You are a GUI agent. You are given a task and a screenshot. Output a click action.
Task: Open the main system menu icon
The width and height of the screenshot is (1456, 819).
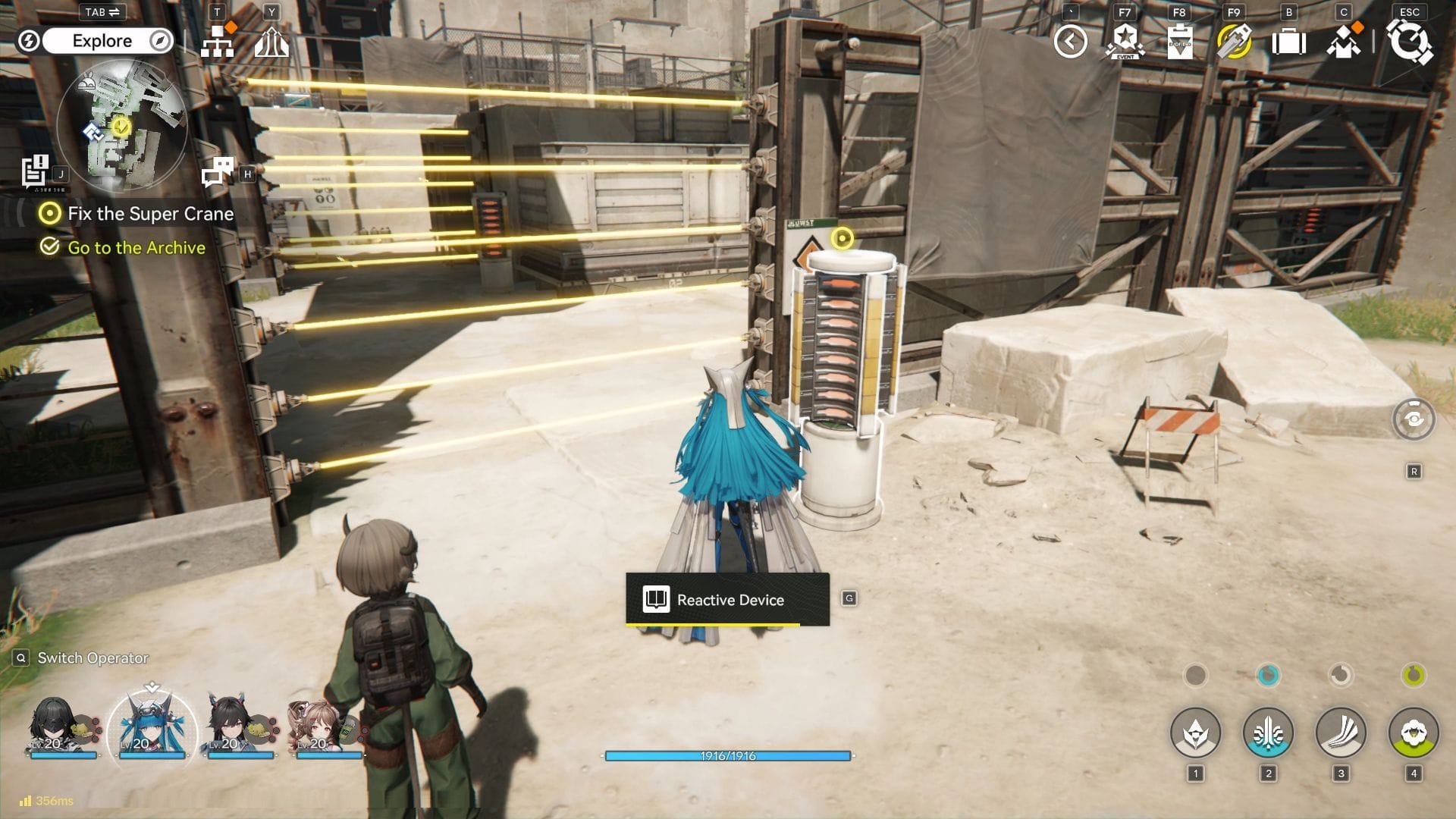[1409, 42]
